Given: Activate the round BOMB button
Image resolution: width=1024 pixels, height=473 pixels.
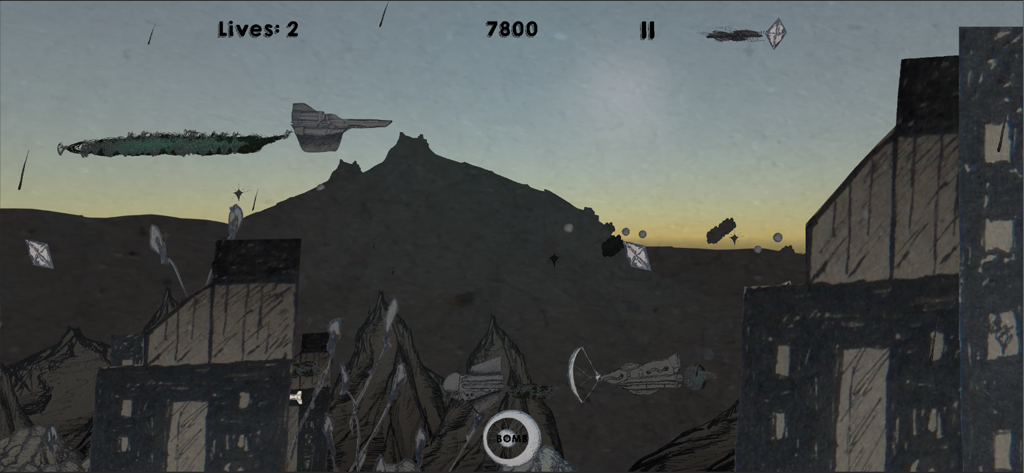Looking at the screenshot, I should tap(512, 437).
